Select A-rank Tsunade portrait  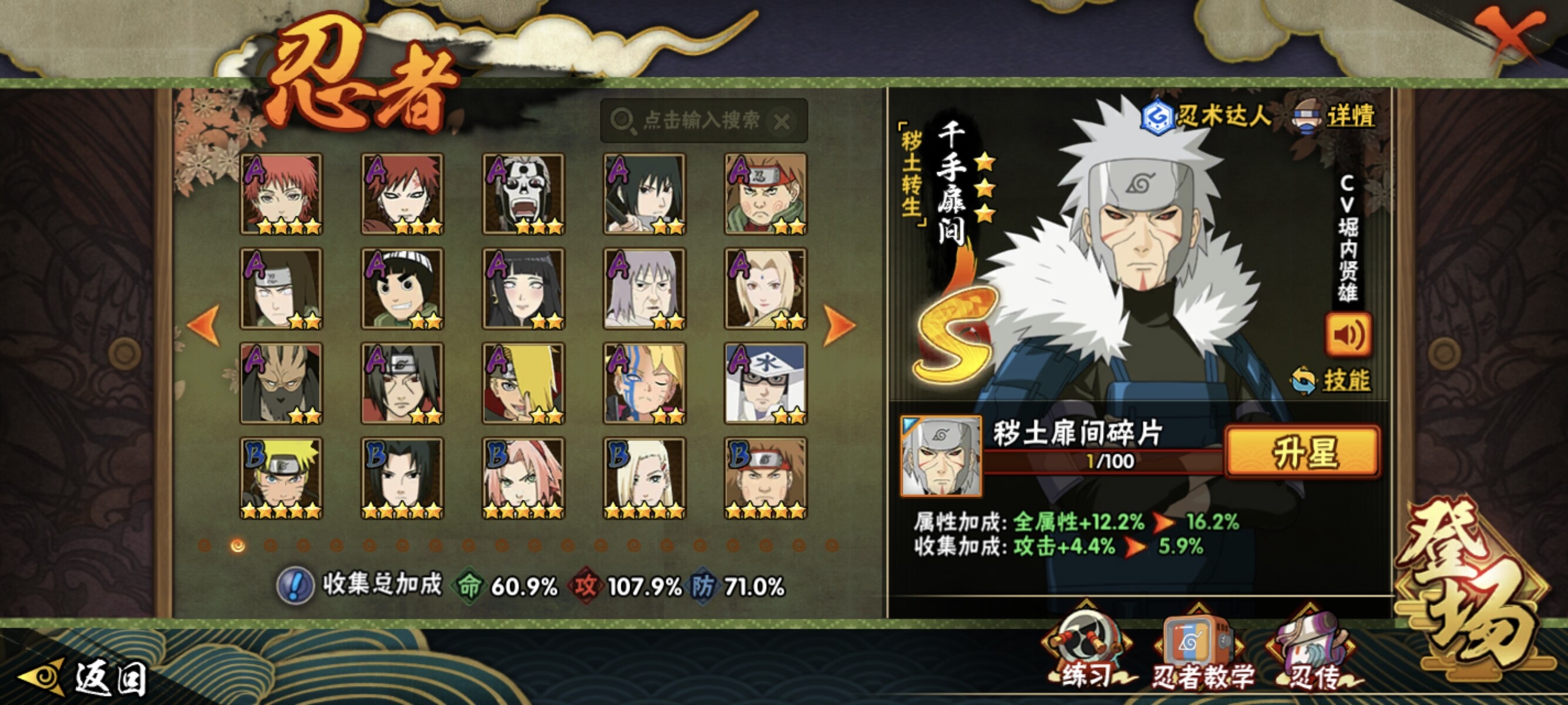tap(765, 288)
